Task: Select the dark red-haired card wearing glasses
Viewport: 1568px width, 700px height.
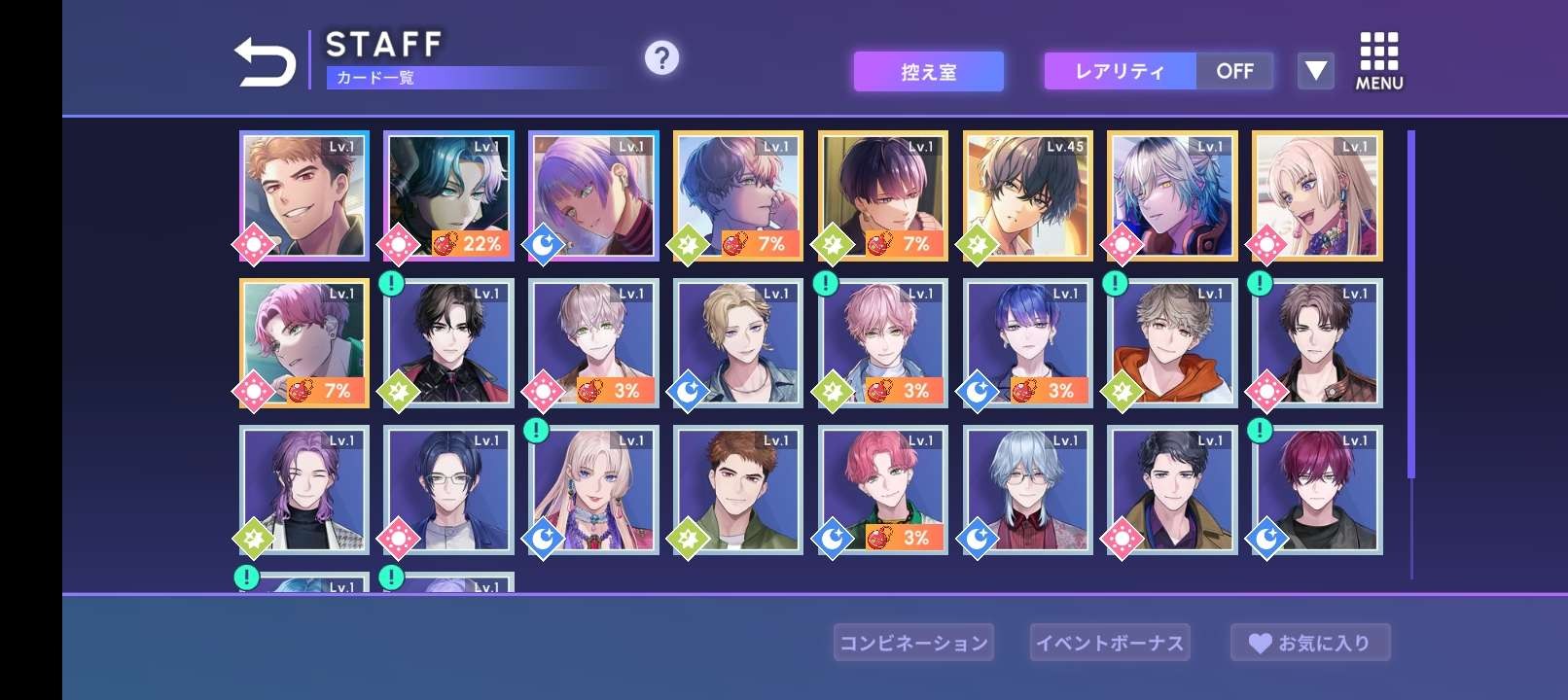Action: pyautogui.click(x=1317, y=489)
